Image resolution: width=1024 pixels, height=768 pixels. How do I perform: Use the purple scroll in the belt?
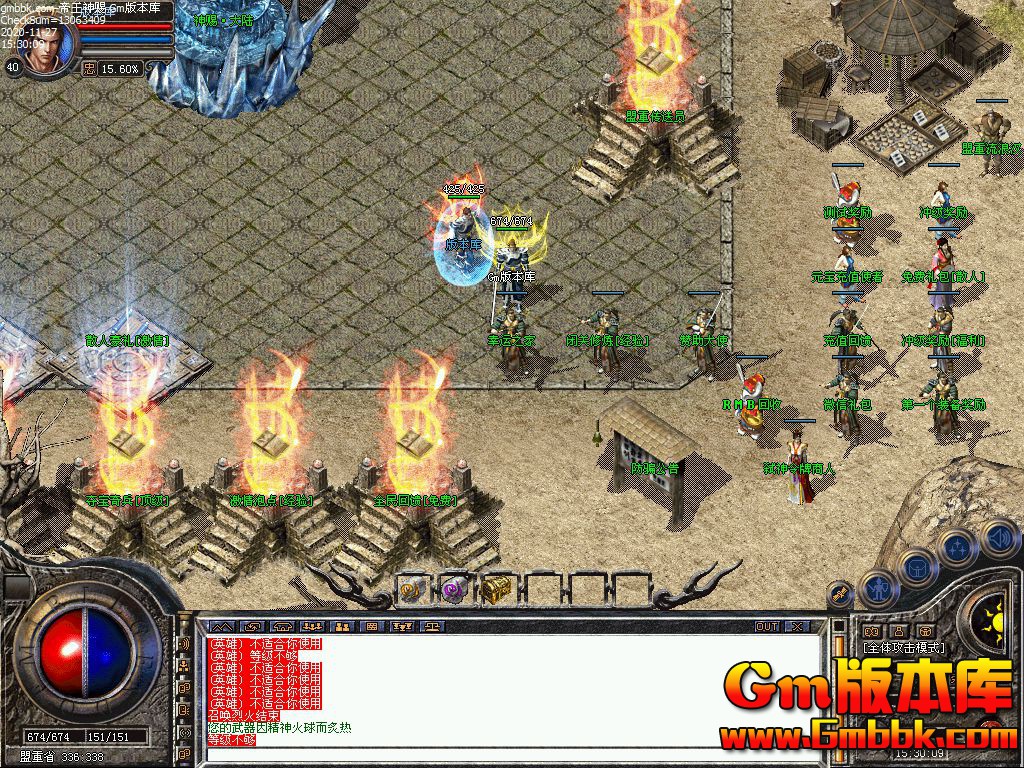pos(453,590)
